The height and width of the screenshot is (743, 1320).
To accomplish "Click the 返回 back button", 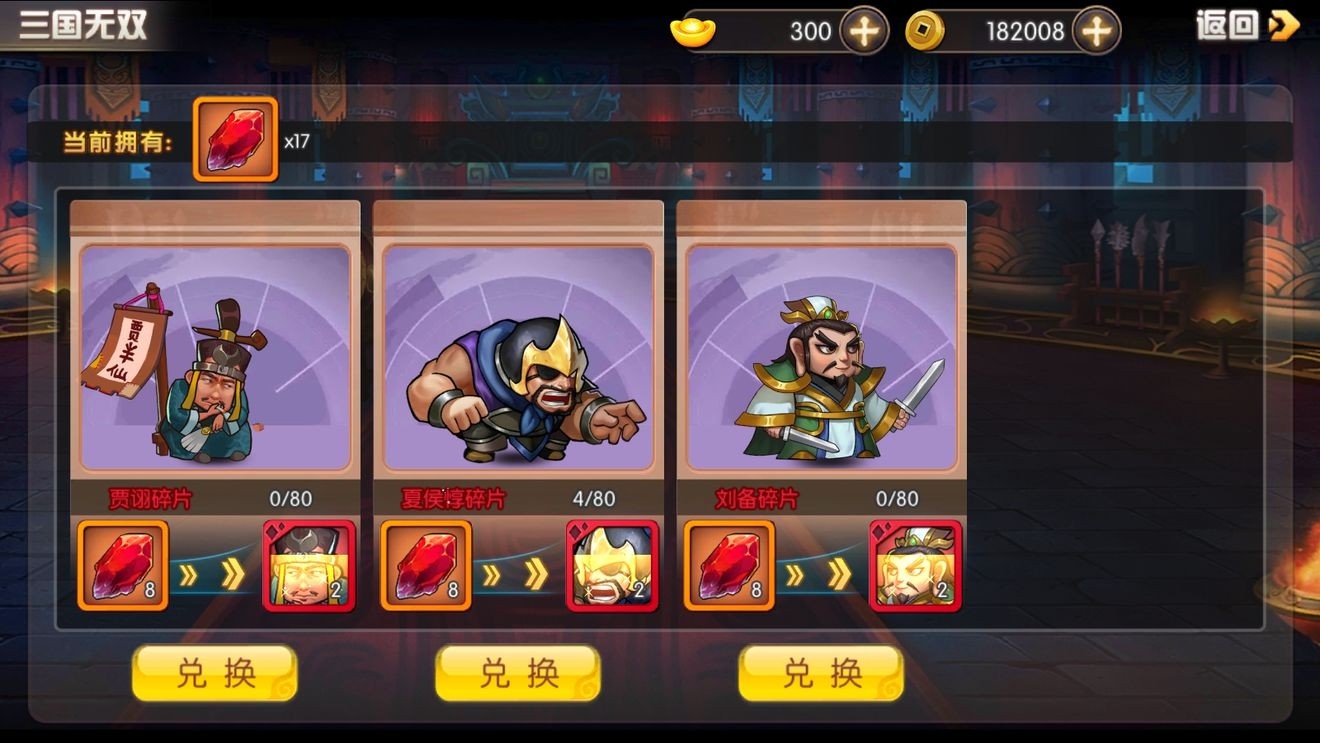I will (1248, 26).
